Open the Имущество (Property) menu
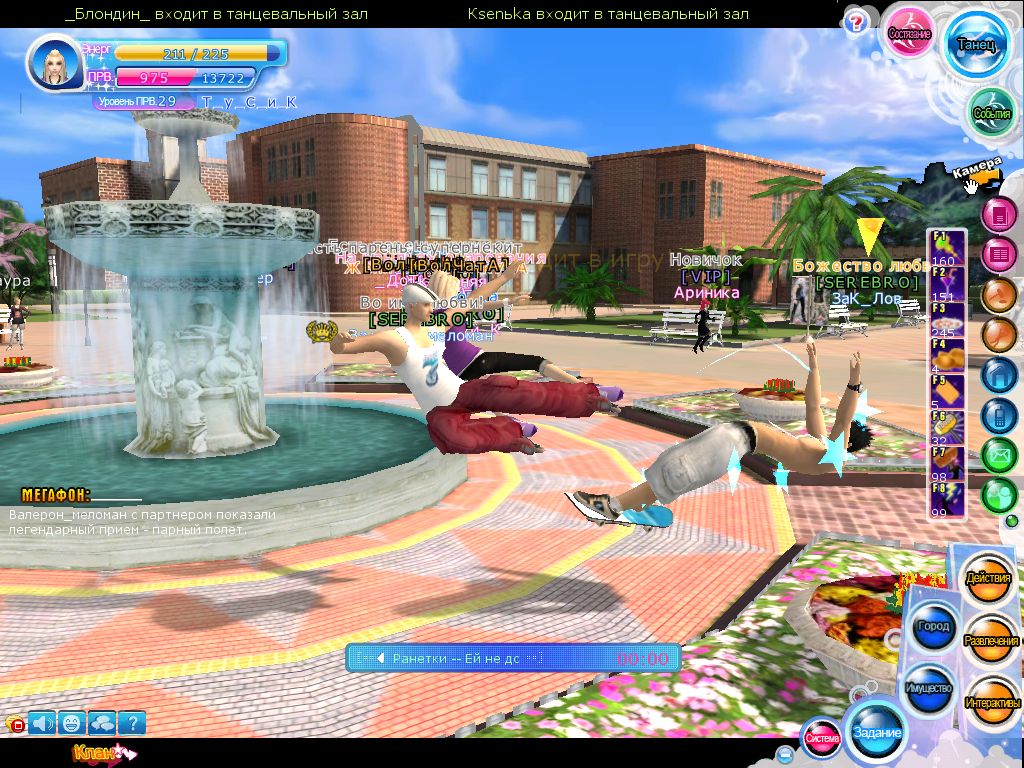Image resolution: width=1024 pixels, height=768 pixels. click(x=928, y=688)
